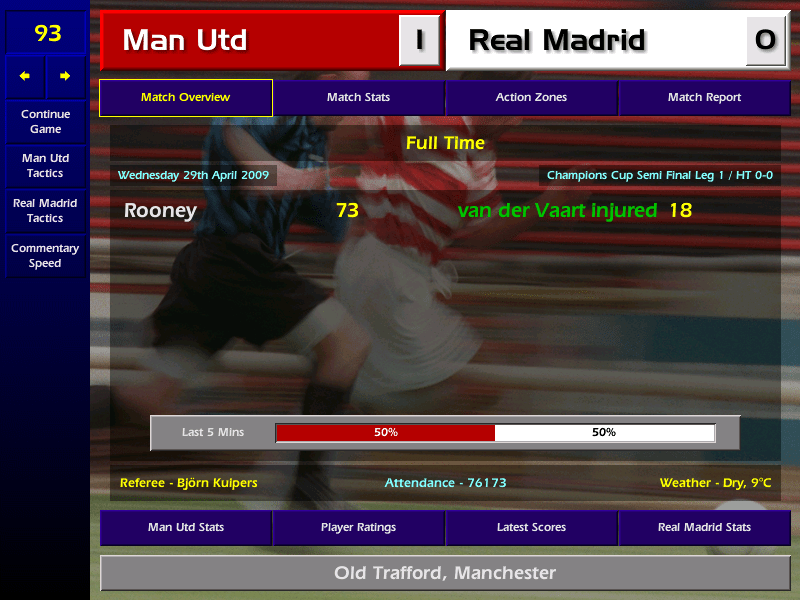Show the Match Stats tab
The height and width of the screenshot is (600, 800).
coord(358,98)
